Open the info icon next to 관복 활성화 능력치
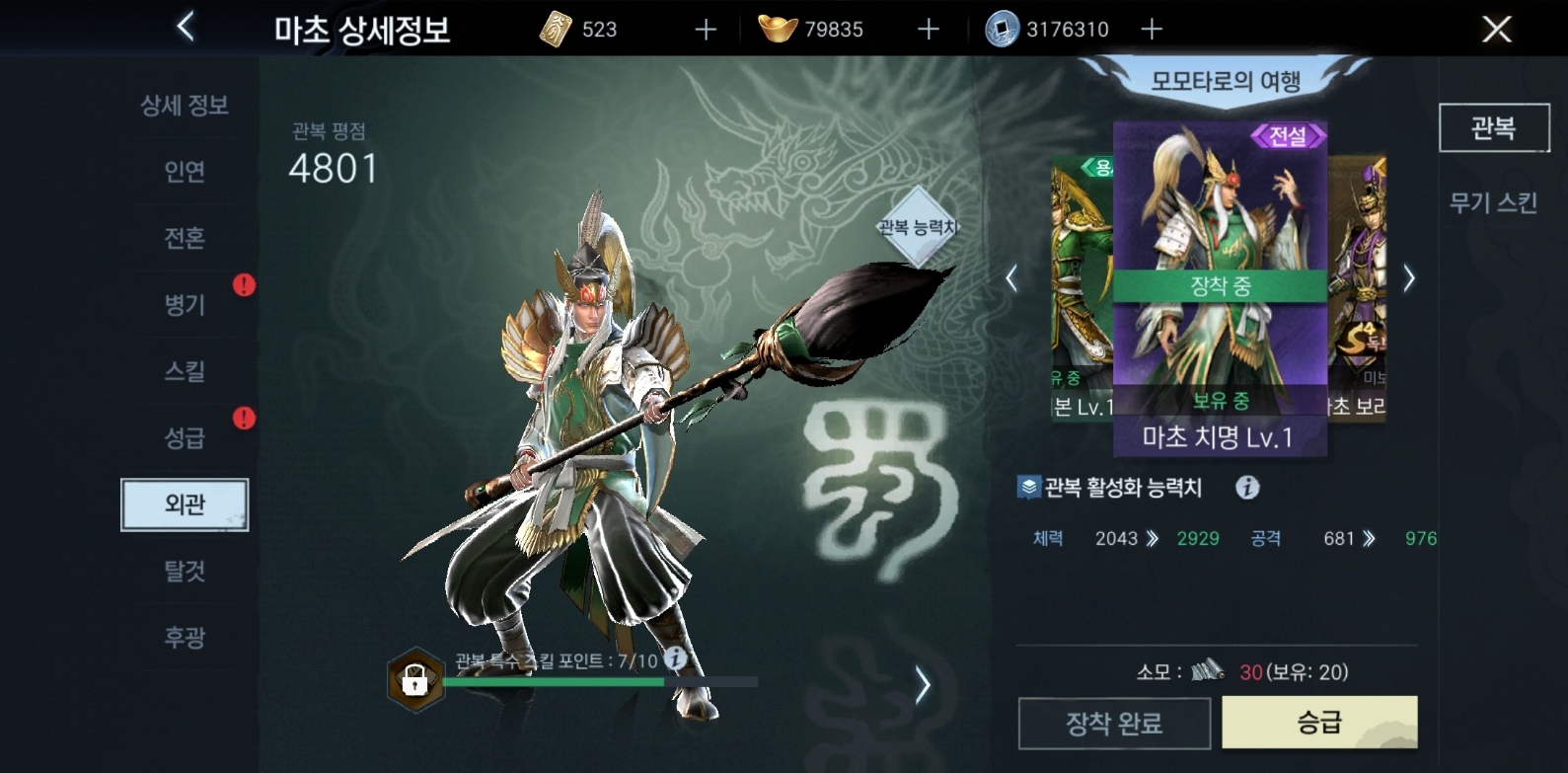This screenshot has width=1568, height=773. click(1249, 488)
